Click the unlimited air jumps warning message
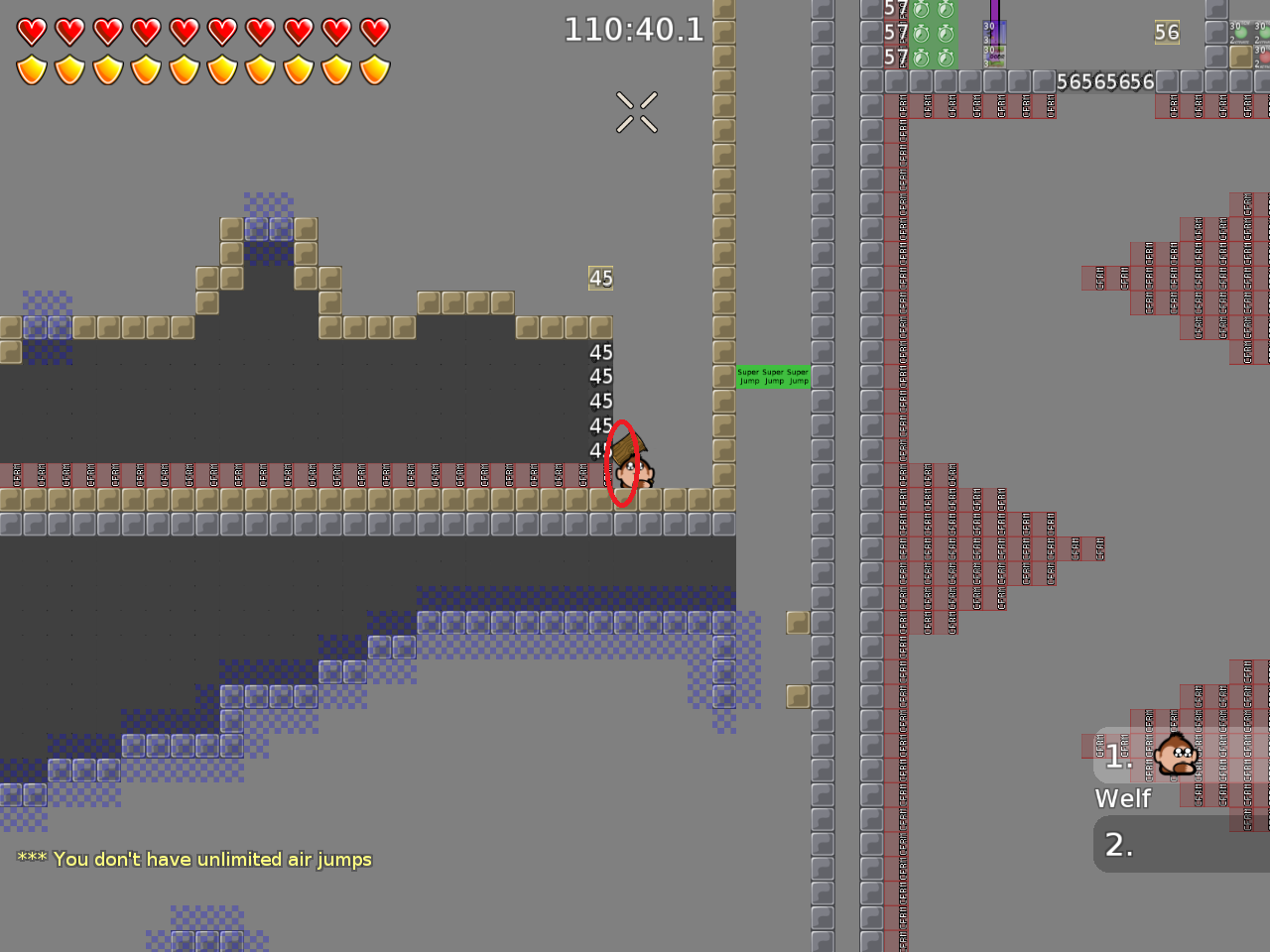This screenshot has height=952, width=1270. [x=194, y=860]
